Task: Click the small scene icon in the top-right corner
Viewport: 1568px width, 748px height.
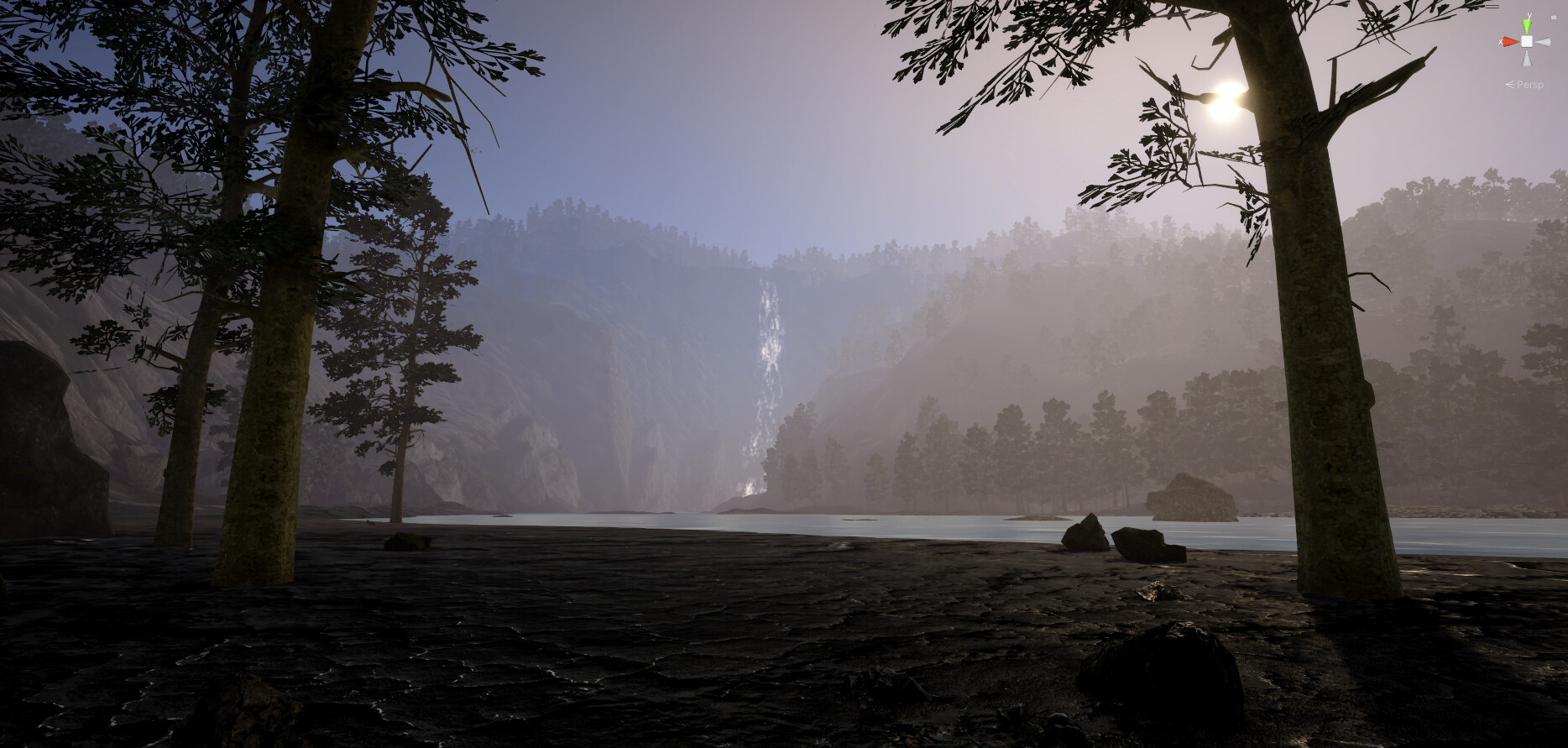Action: (1553, 17)
